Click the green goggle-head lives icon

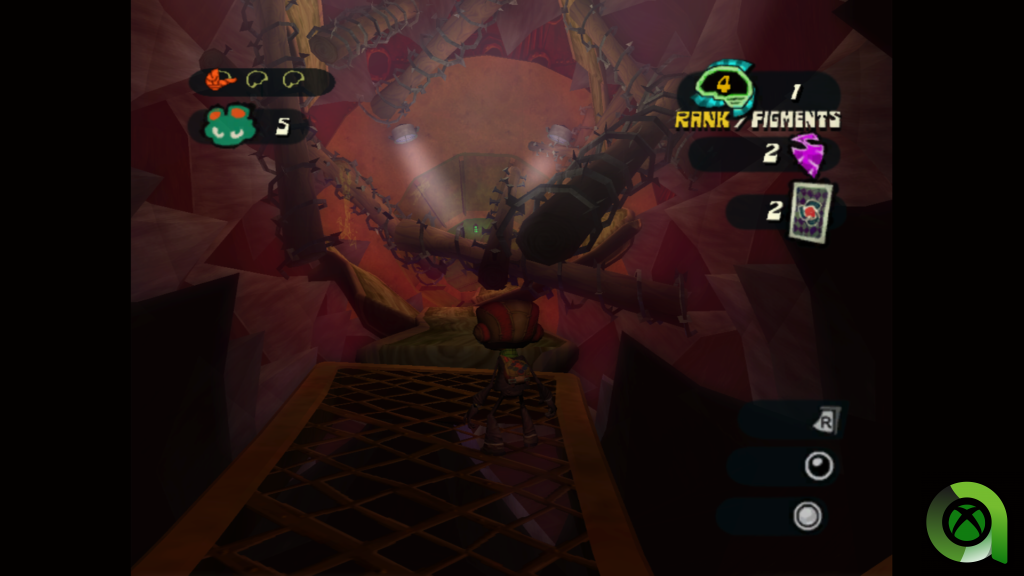pos(230,125)
